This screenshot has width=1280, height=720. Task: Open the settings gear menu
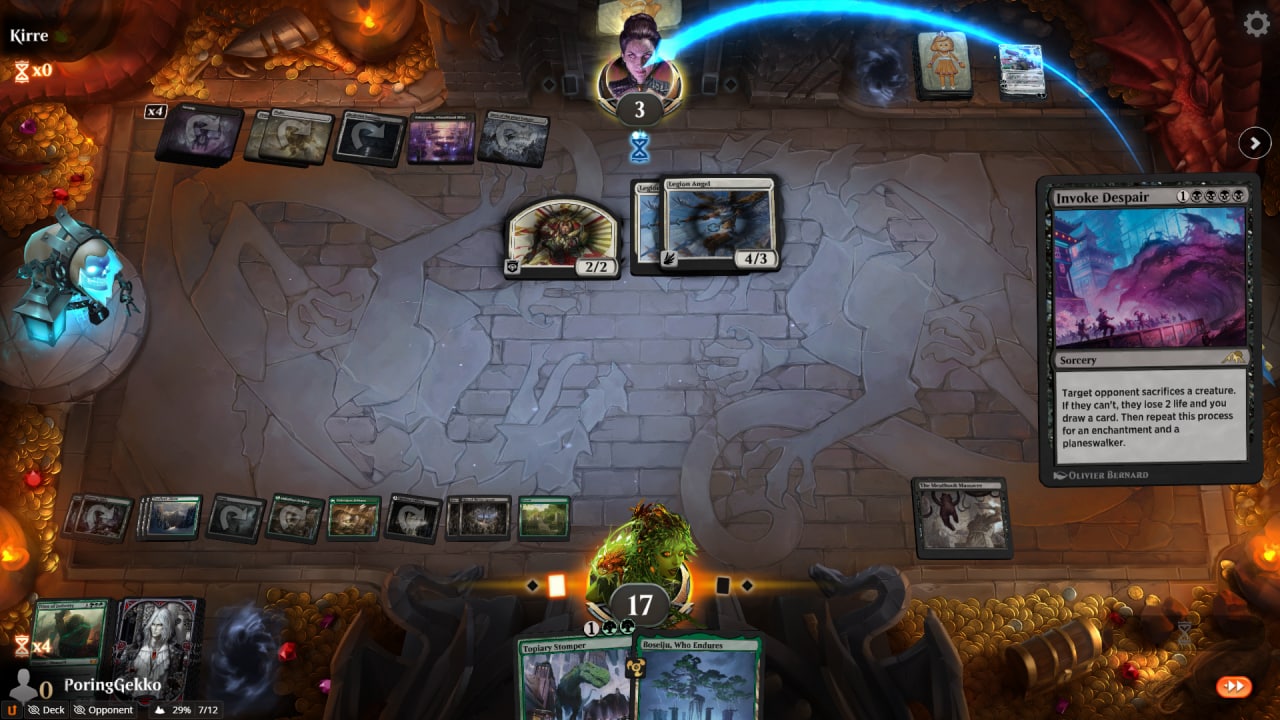tap(1256, 24)
